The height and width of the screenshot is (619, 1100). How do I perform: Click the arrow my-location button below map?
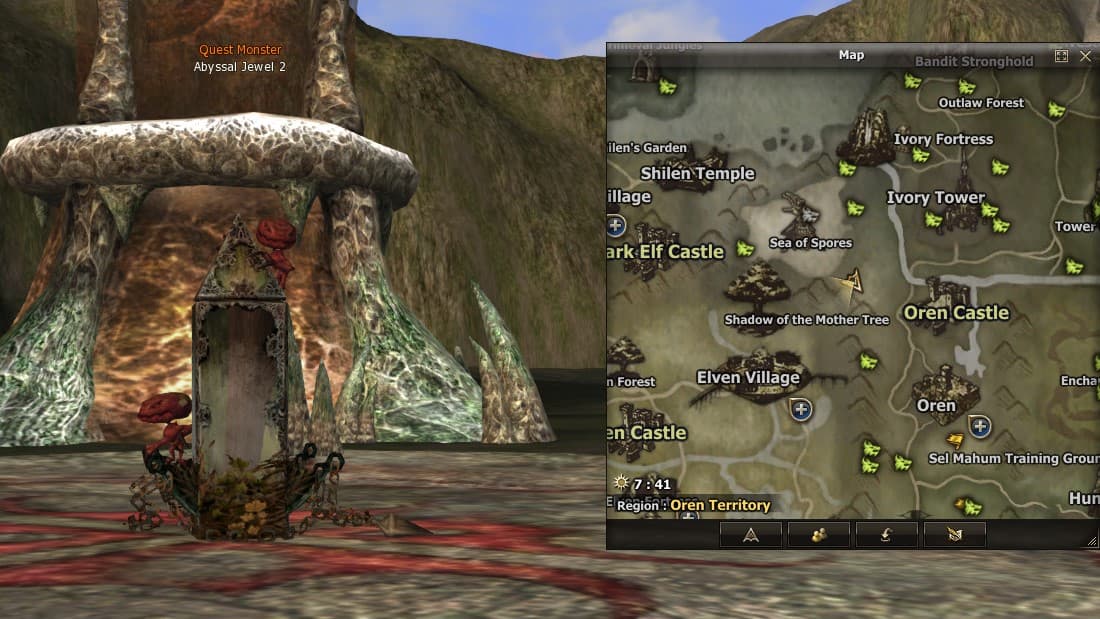pos(750,535)
